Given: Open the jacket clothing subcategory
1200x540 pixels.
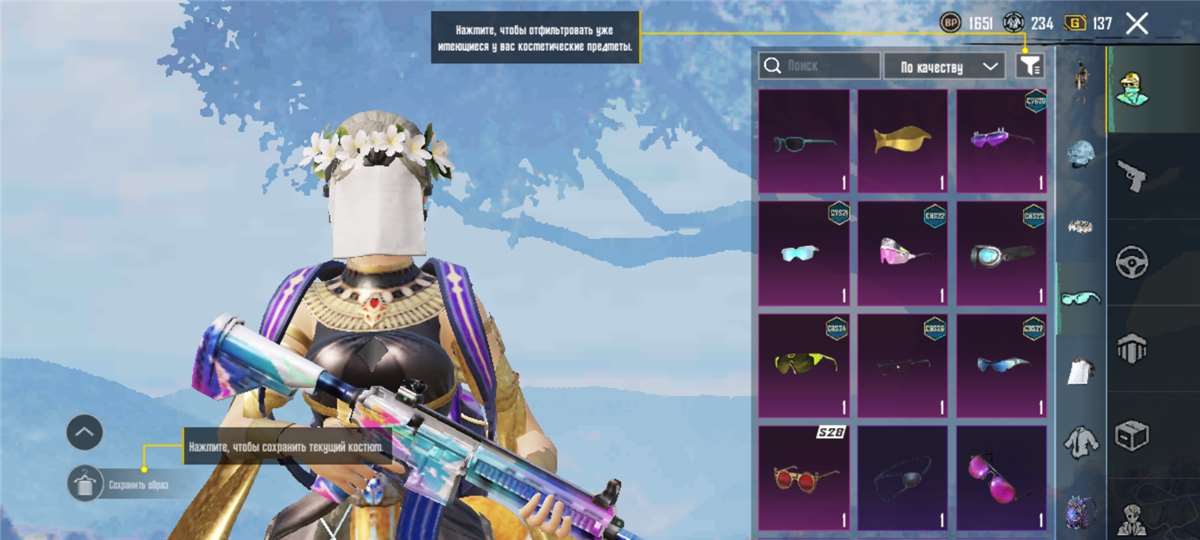Looking at the screenshot, I should coord(1081,439).
